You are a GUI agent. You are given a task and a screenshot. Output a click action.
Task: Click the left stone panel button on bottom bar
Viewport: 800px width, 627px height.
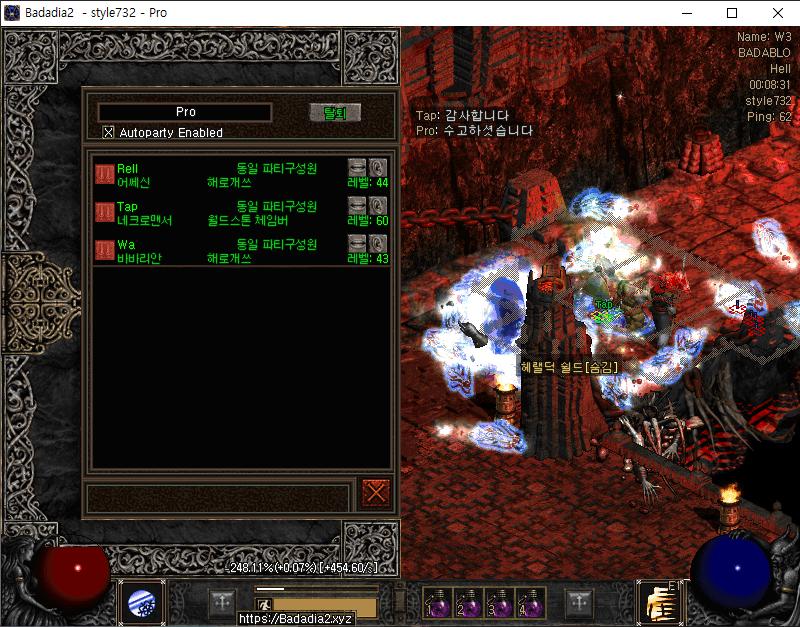tap(223, 603)
